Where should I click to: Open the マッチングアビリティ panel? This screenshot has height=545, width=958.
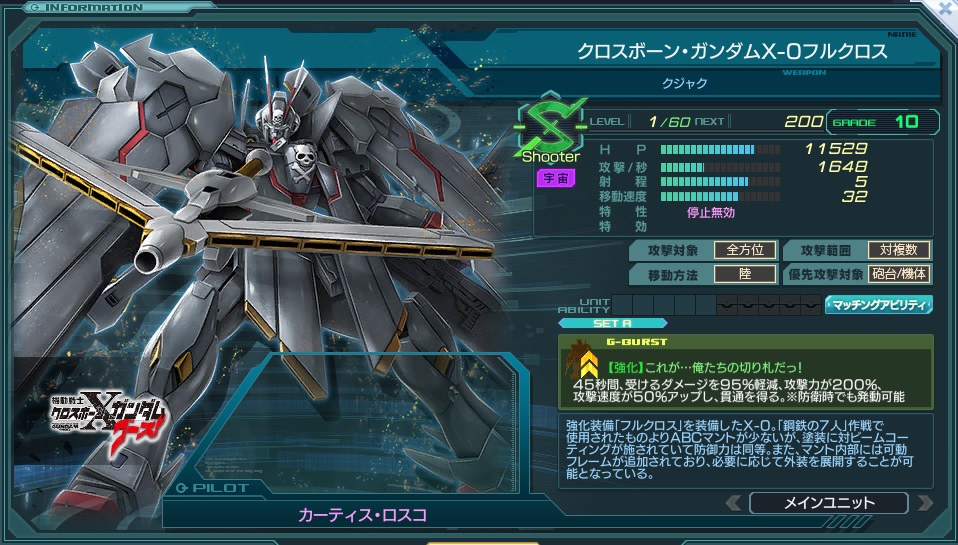[x=877, y=305]
